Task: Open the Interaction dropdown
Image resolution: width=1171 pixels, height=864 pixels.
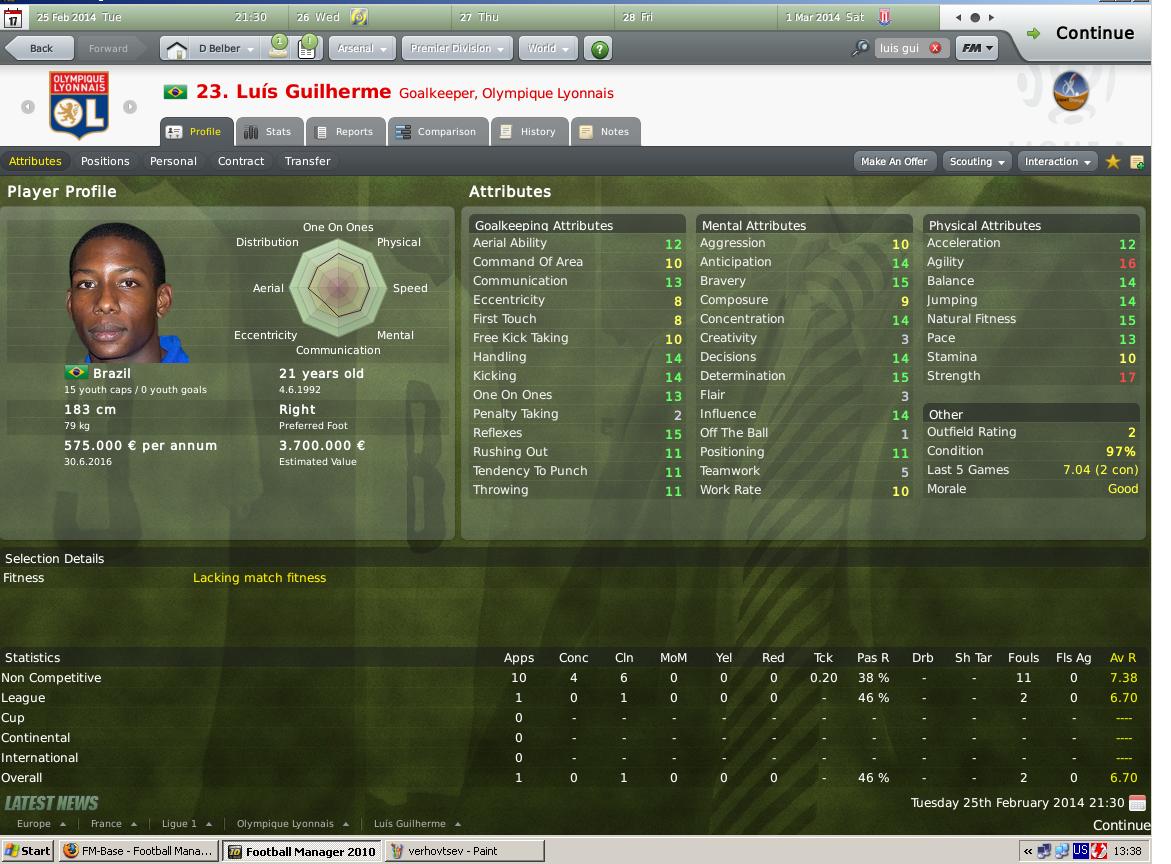Action: coord(1057,161)
